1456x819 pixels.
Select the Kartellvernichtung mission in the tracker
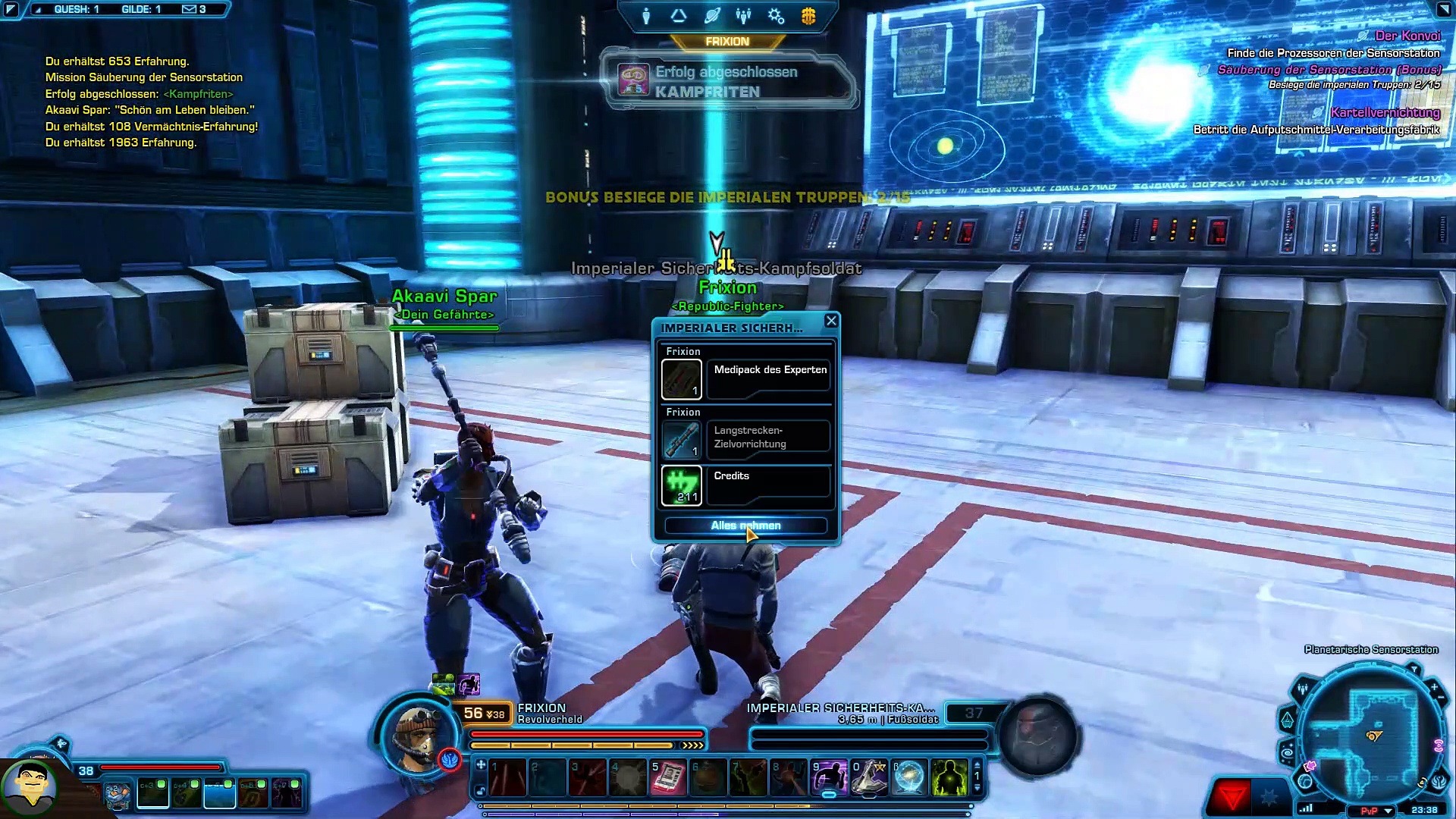[1385, 112]
